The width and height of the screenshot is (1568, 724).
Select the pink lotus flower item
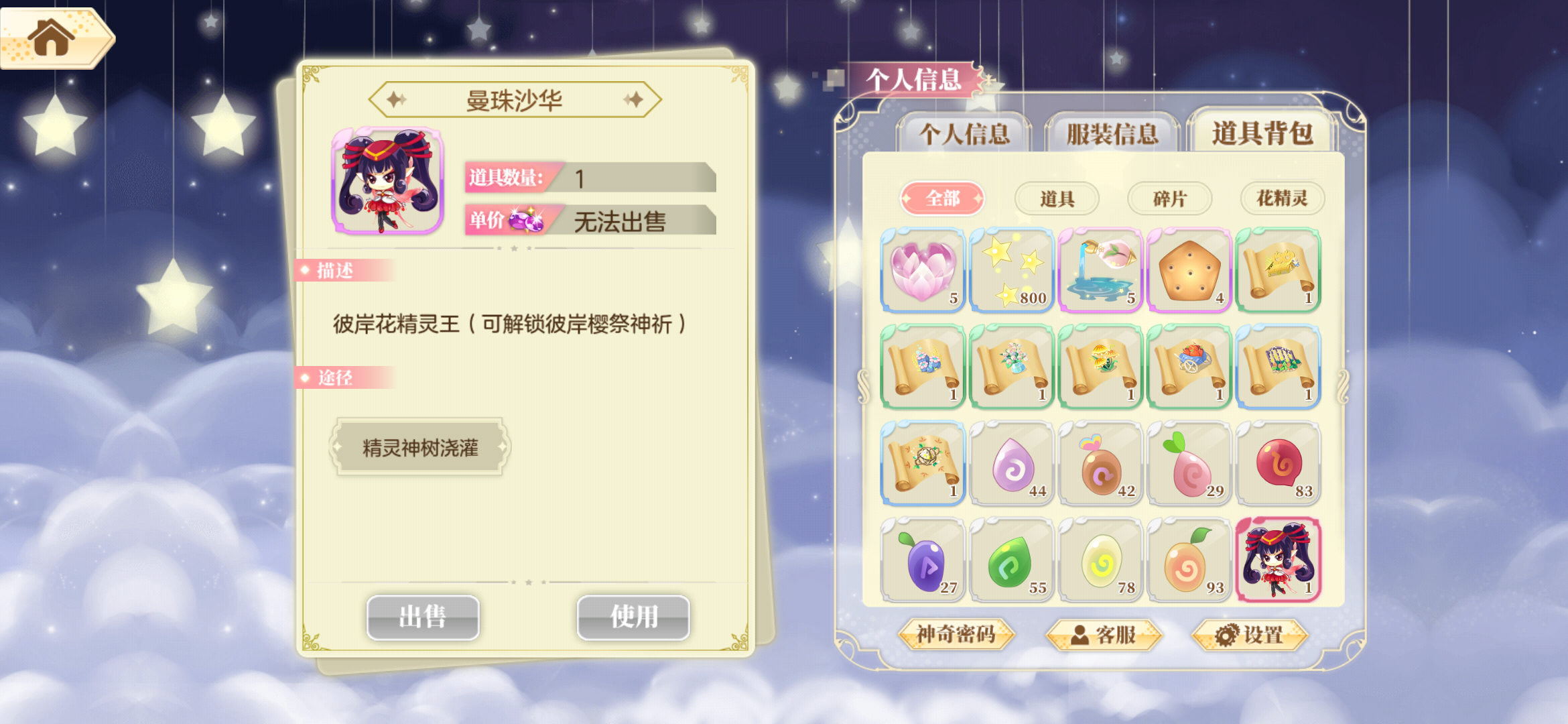click(921, 269)
